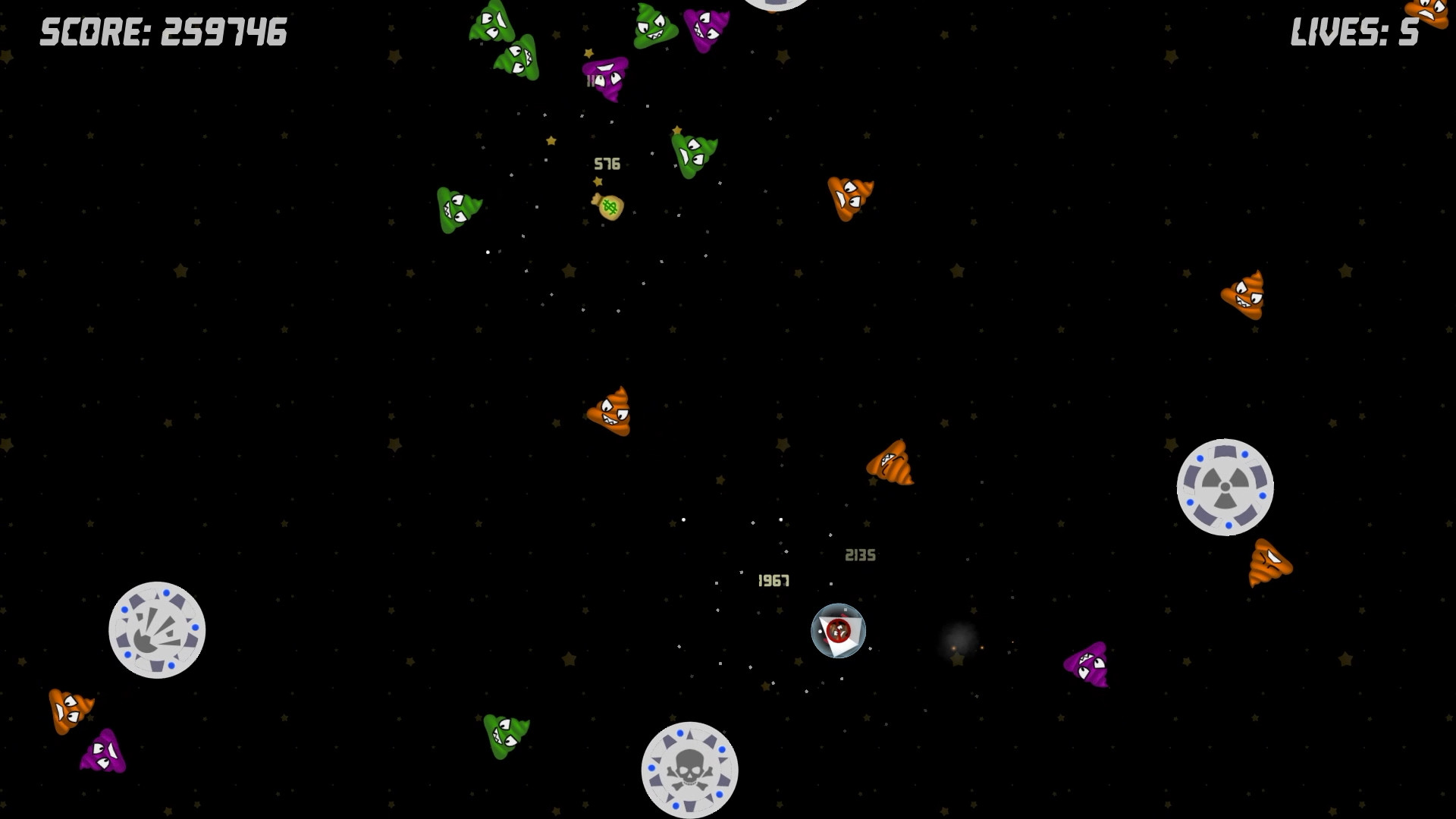
Task: Collect the dollar money bag bonus
Action: point(607,206)
